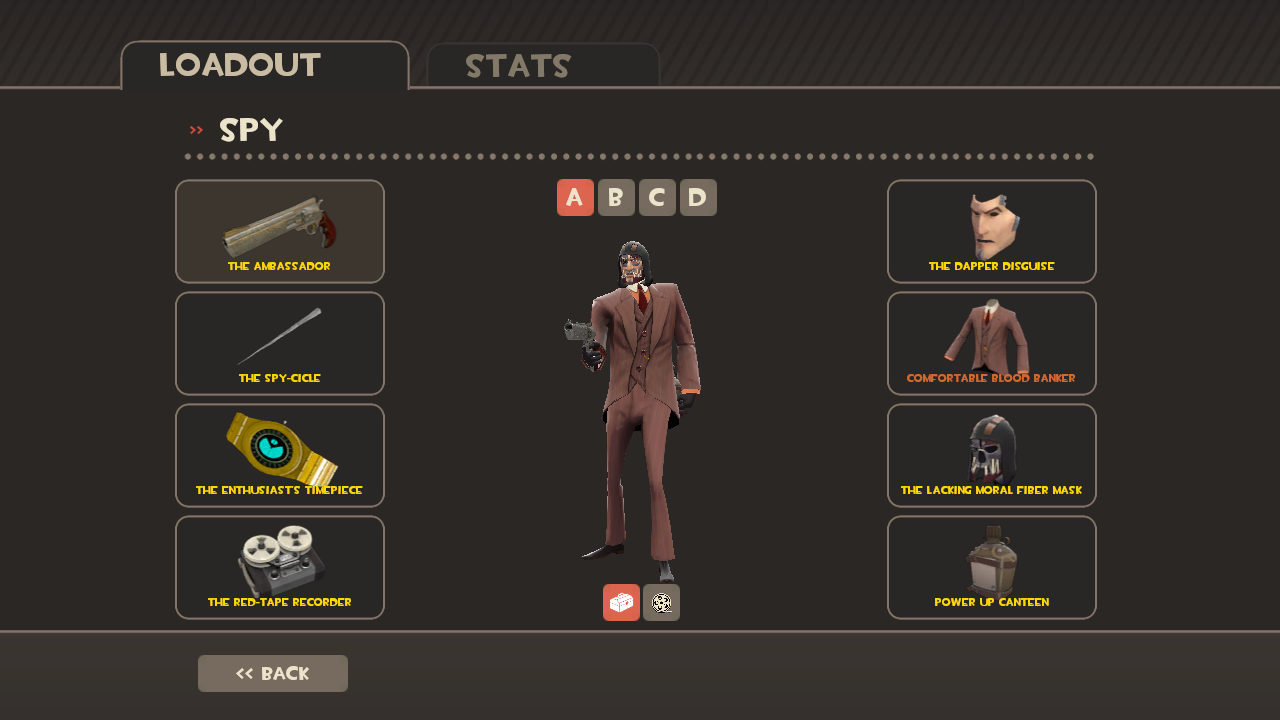The image size is (1280, 720).
Task: Click the SPY class heading
Action: (x=248, y=129)
